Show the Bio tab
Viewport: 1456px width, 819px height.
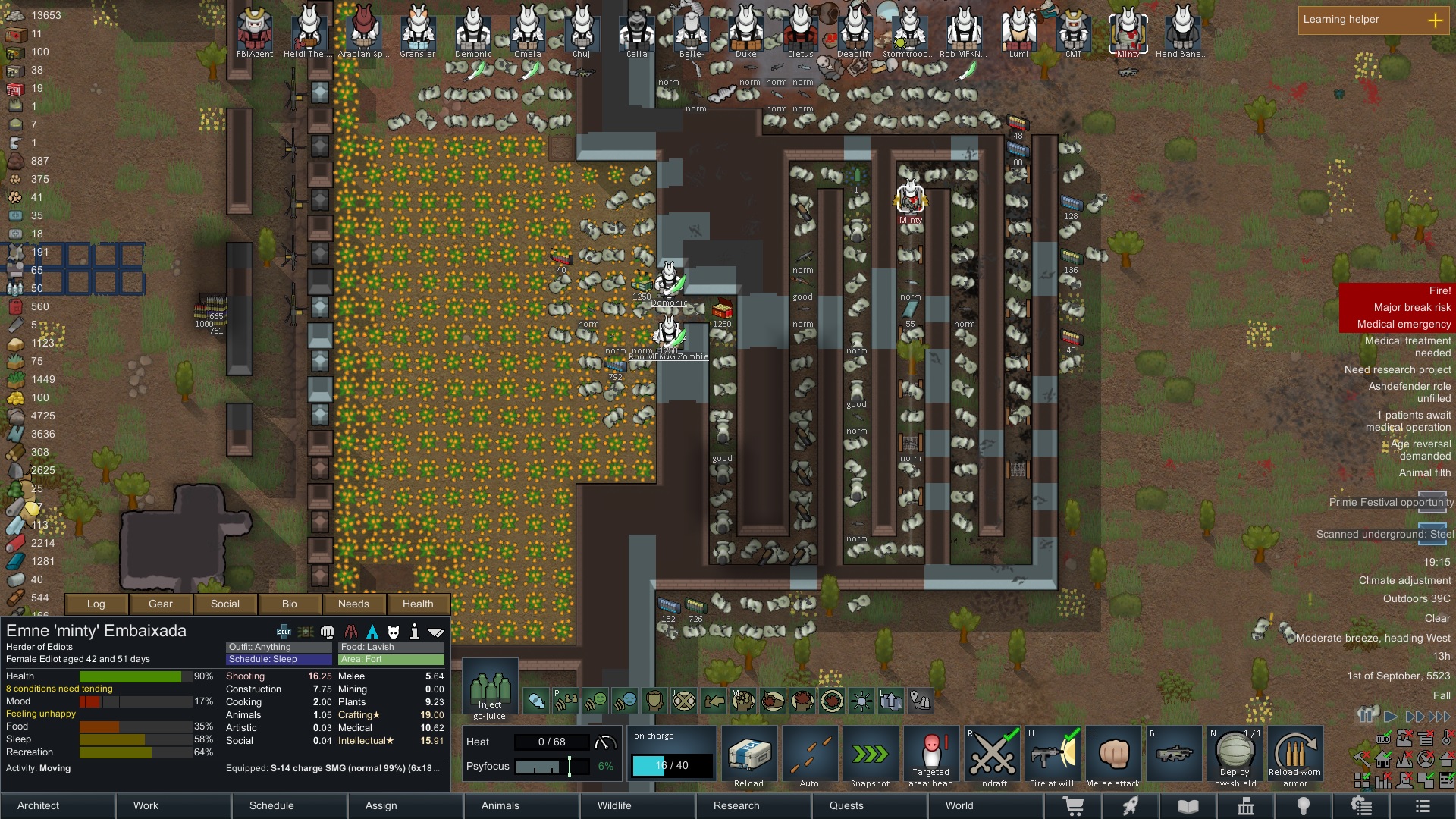click(289, 604)
